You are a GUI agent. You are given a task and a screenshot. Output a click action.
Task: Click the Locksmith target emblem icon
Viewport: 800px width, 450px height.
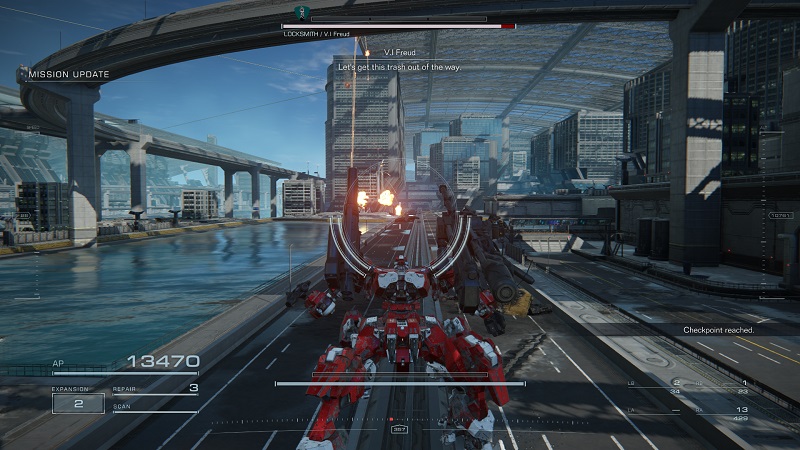click(x=297, y=12)
